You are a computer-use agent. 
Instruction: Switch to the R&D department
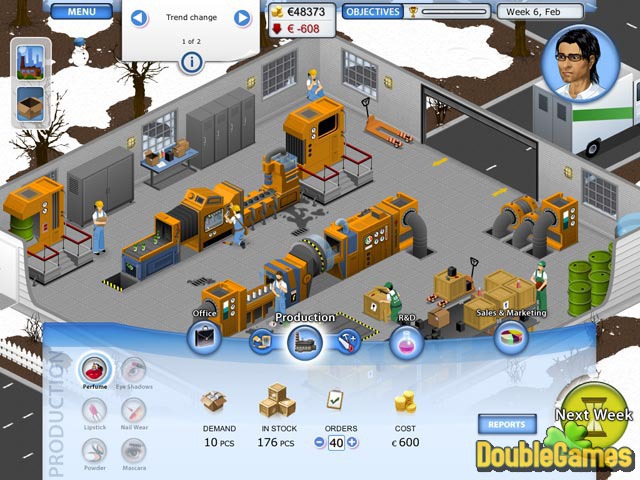click(x=407, y=343)
